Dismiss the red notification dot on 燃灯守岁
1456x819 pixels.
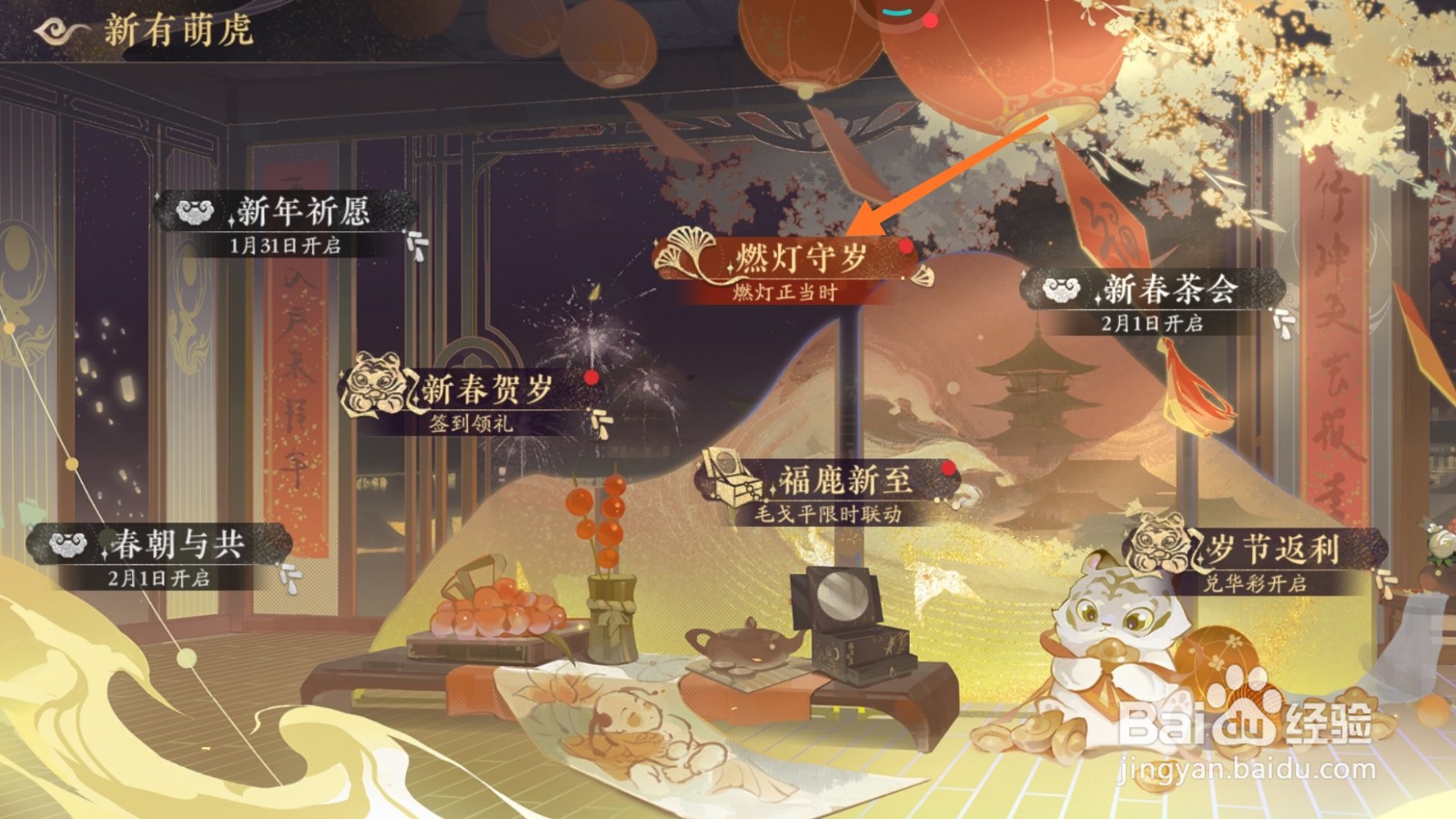905,248
